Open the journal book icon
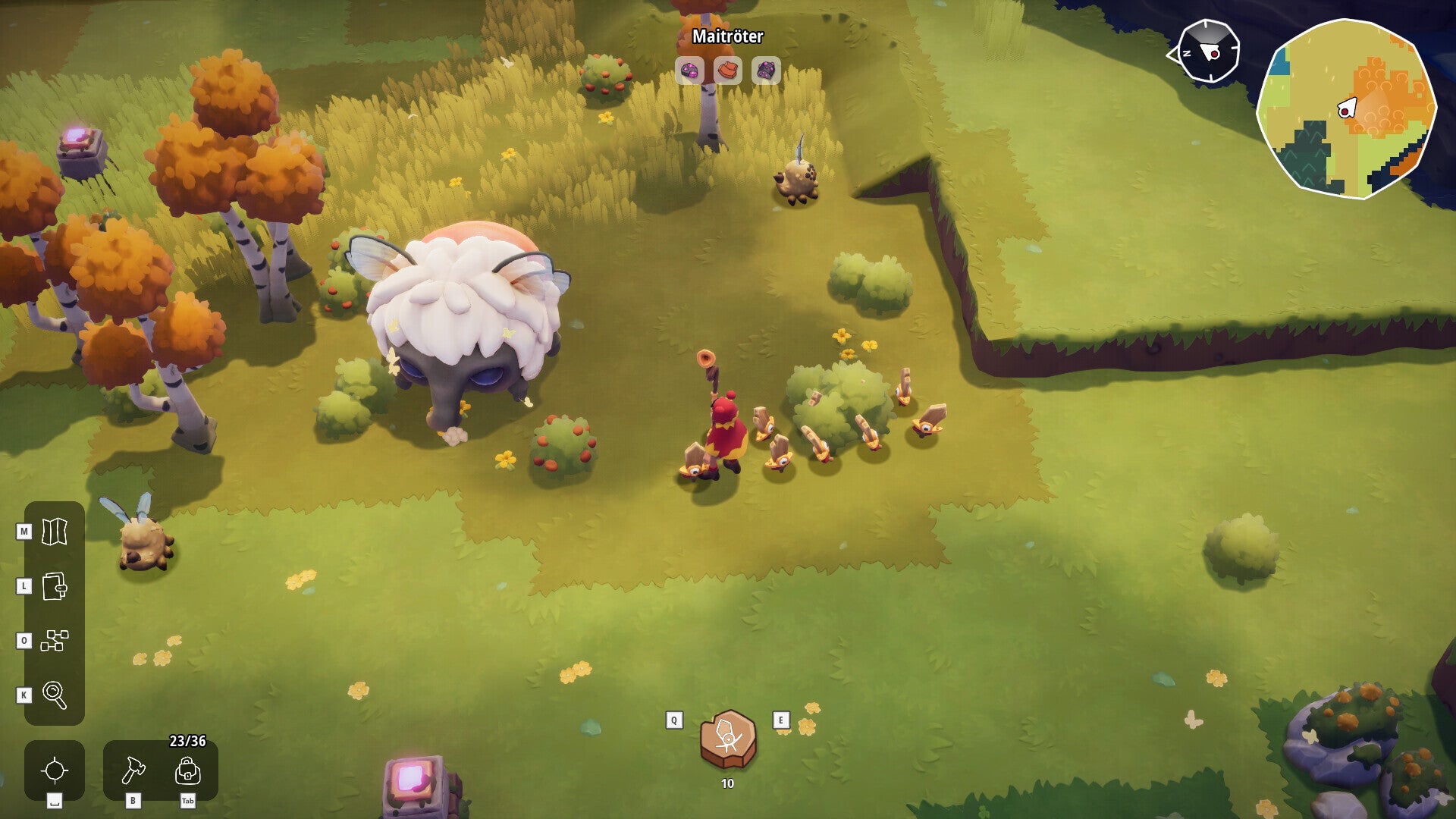Viewport: 1456px width, 819px height. click(55, 586)
